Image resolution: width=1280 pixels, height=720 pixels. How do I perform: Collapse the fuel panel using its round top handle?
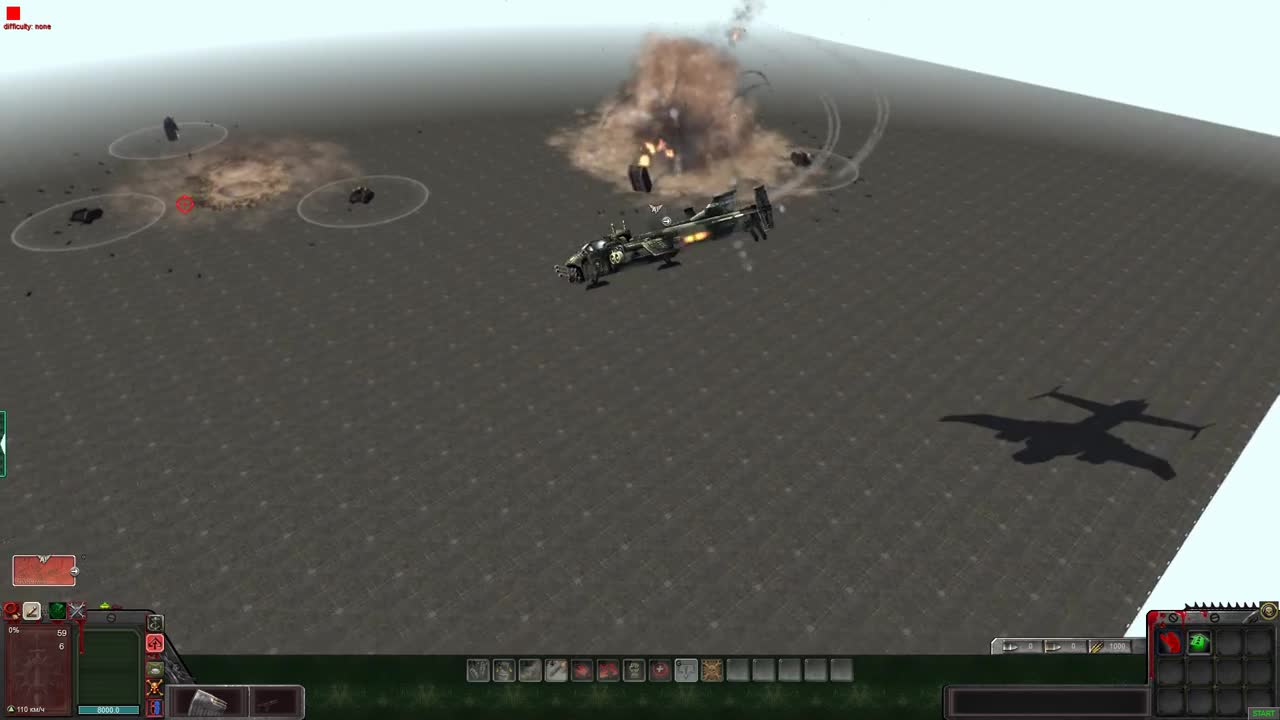pos(111,617)
